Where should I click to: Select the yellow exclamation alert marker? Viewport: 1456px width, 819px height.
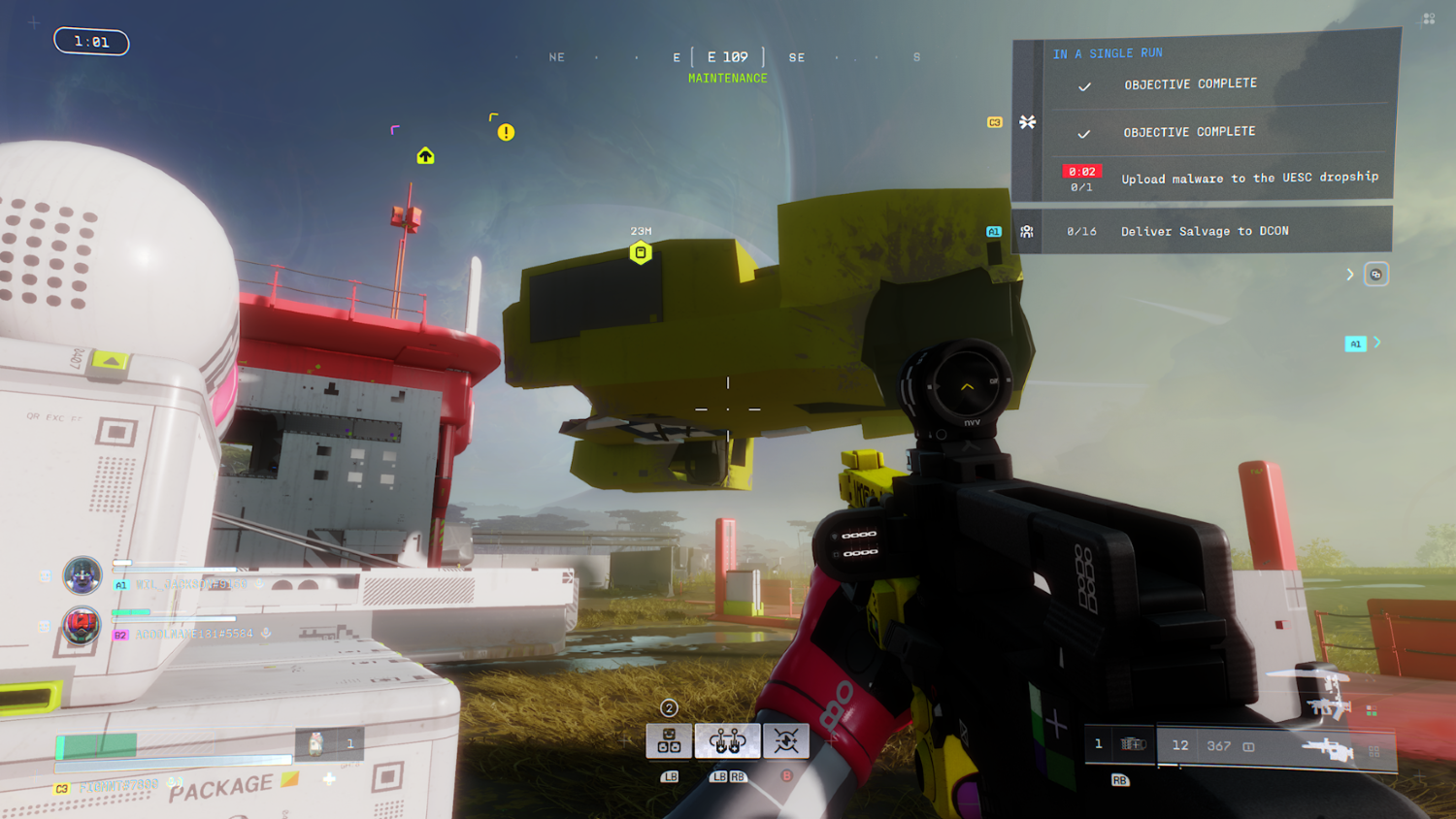point(506,133)
